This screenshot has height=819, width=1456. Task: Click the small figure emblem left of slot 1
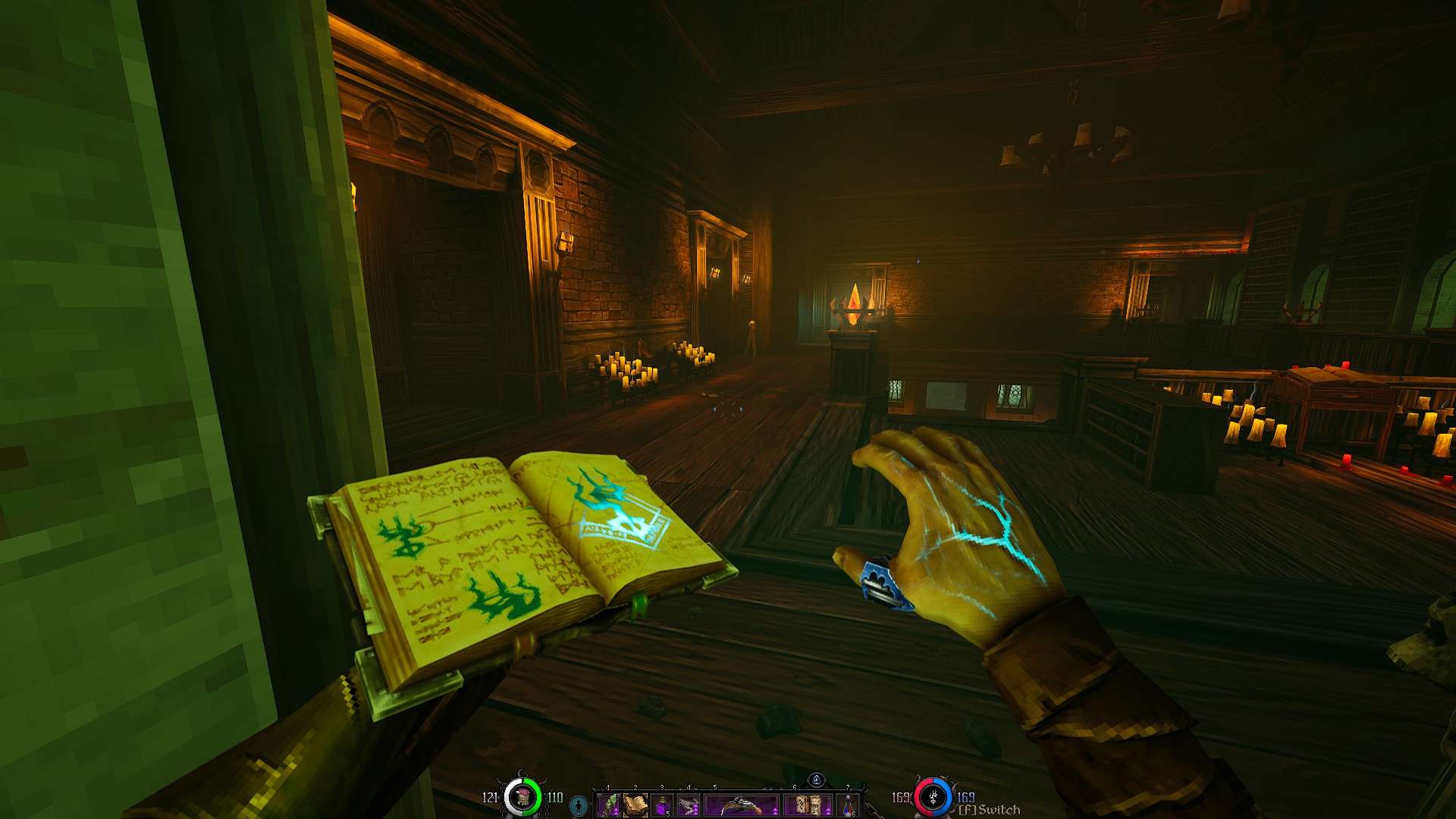pyautogui.click(x=579, y=804)
